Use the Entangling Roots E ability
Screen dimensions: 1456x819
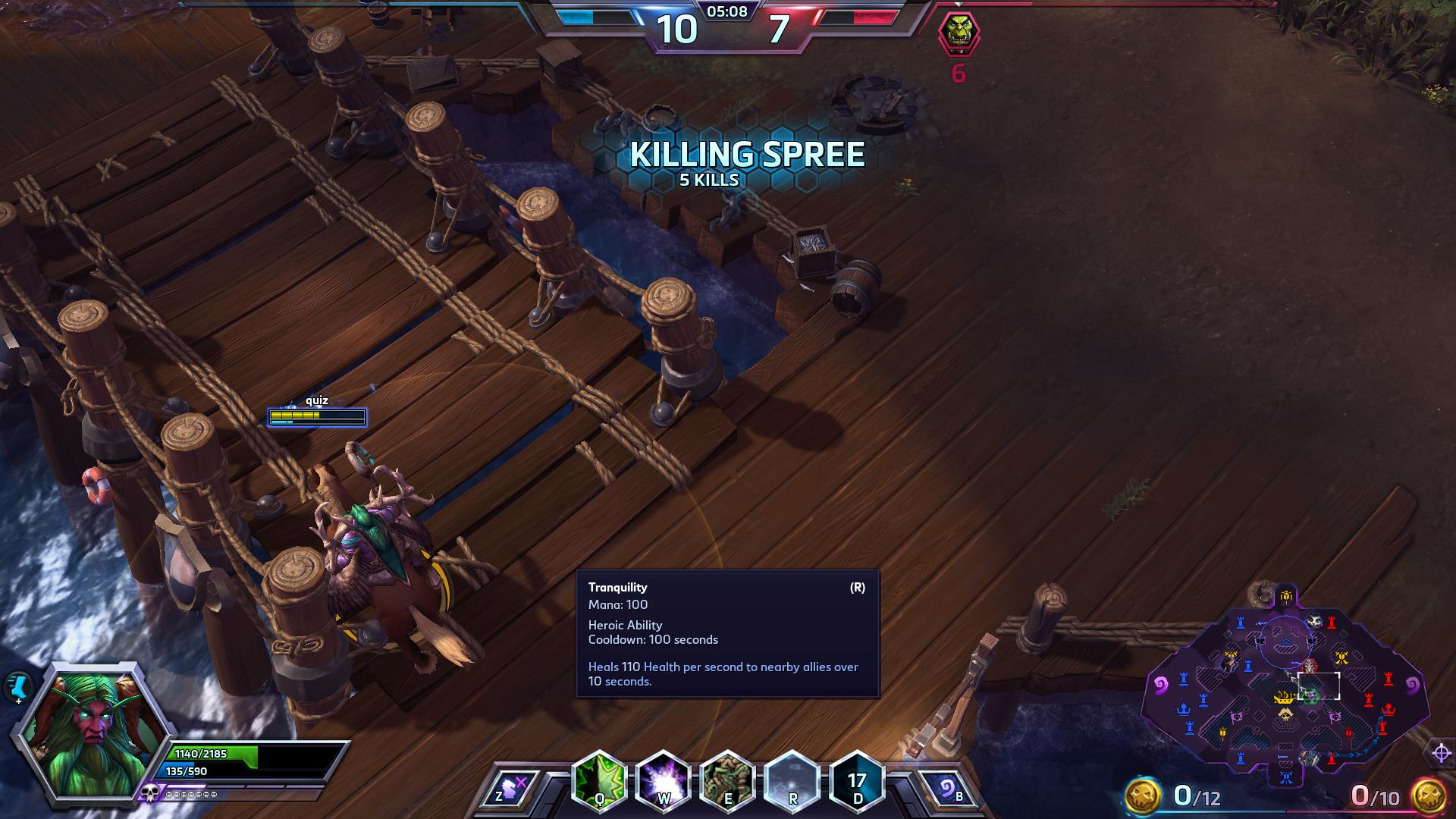click(x=728, y=780)
